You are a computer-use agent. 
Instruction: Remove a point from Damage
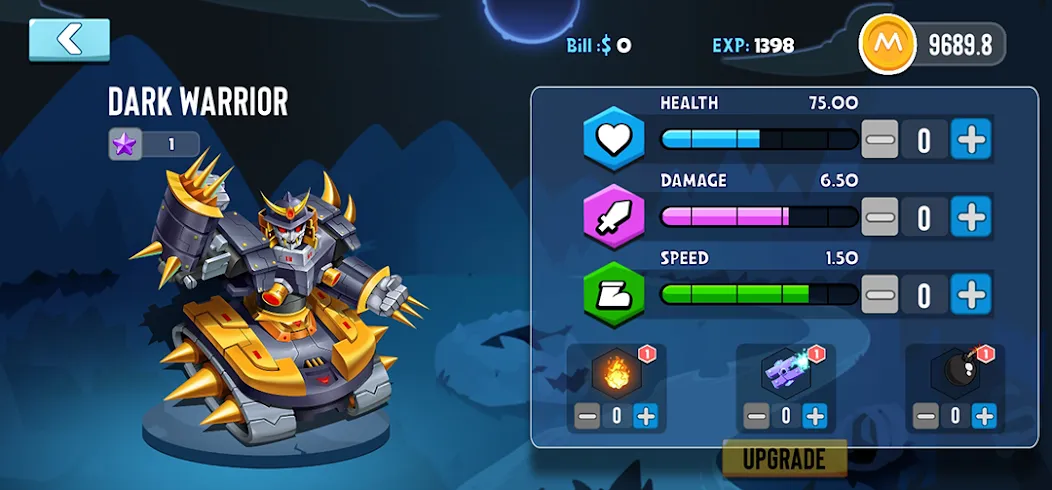click(x=880, y=217)
